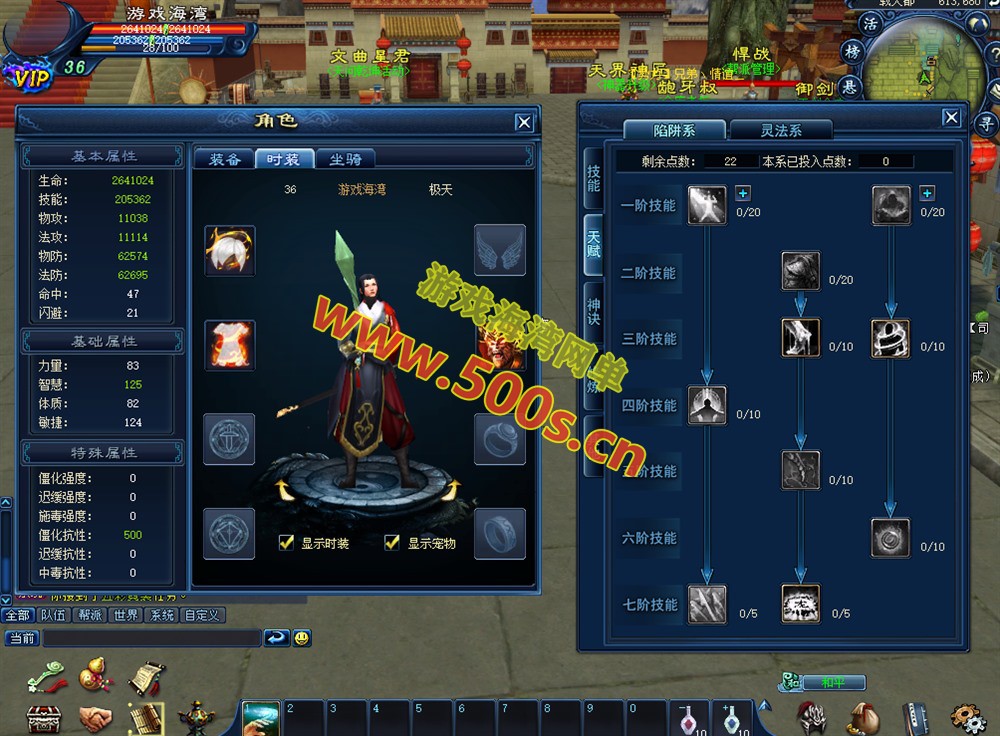Switch chat to the 世界 channel

tap(125, 615)
